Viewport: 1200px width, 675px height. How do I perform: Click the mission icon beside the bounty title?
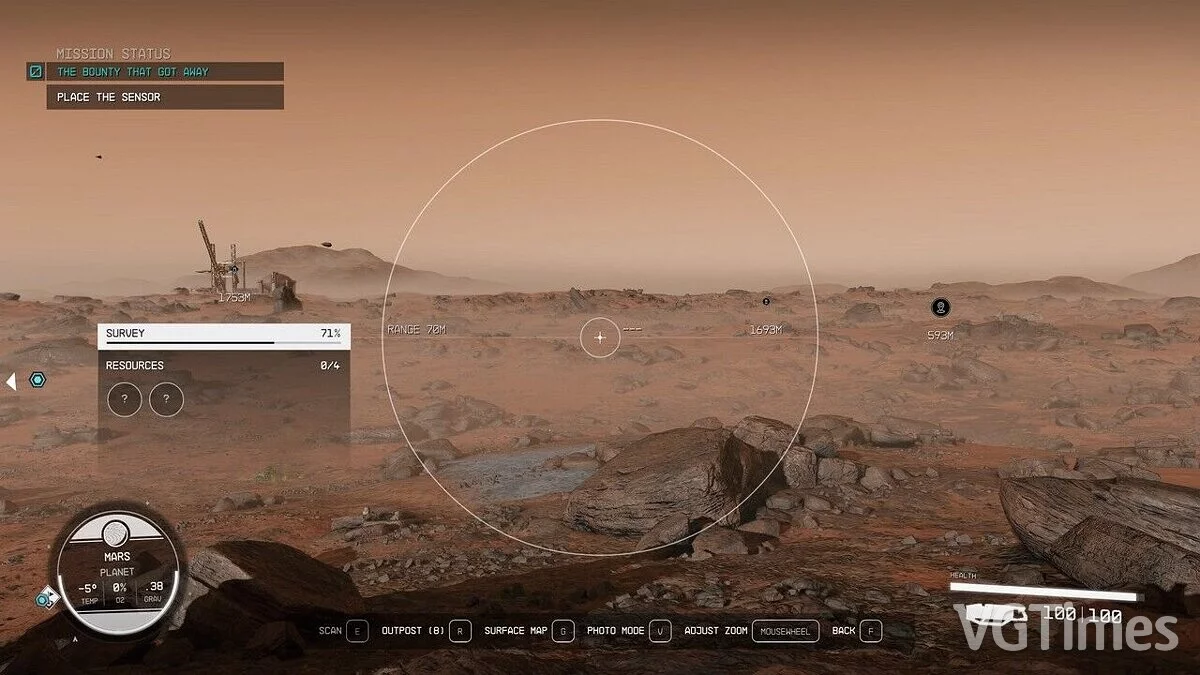tap(35, 72)
